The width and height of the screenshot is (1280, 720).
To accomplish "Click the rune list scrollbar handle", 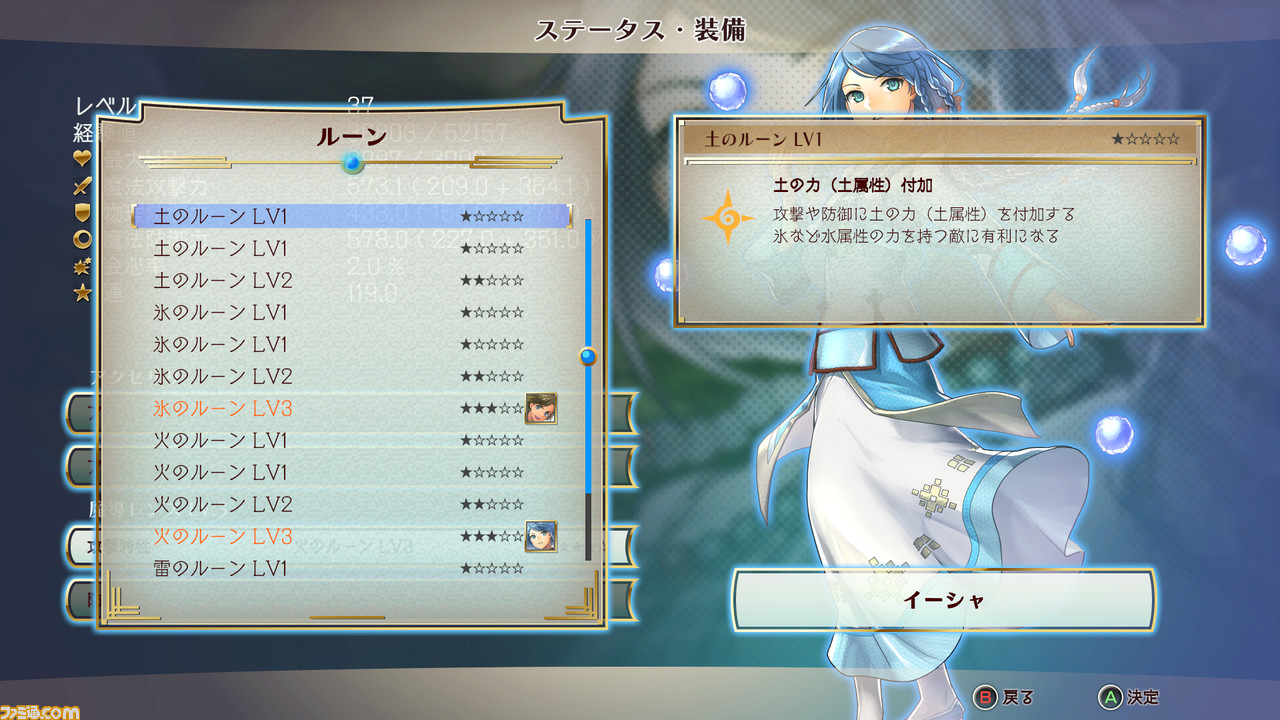I will (588, 356).
